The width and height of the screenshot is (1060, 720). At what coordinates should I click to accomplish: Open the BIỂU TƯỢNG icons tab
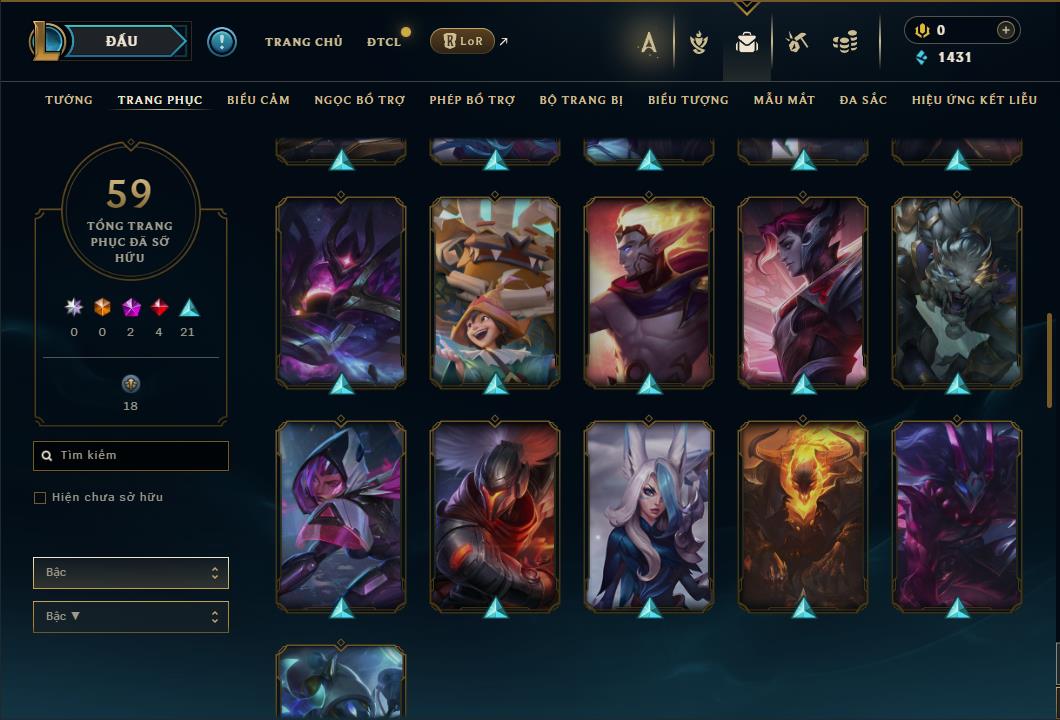[688, 100]
